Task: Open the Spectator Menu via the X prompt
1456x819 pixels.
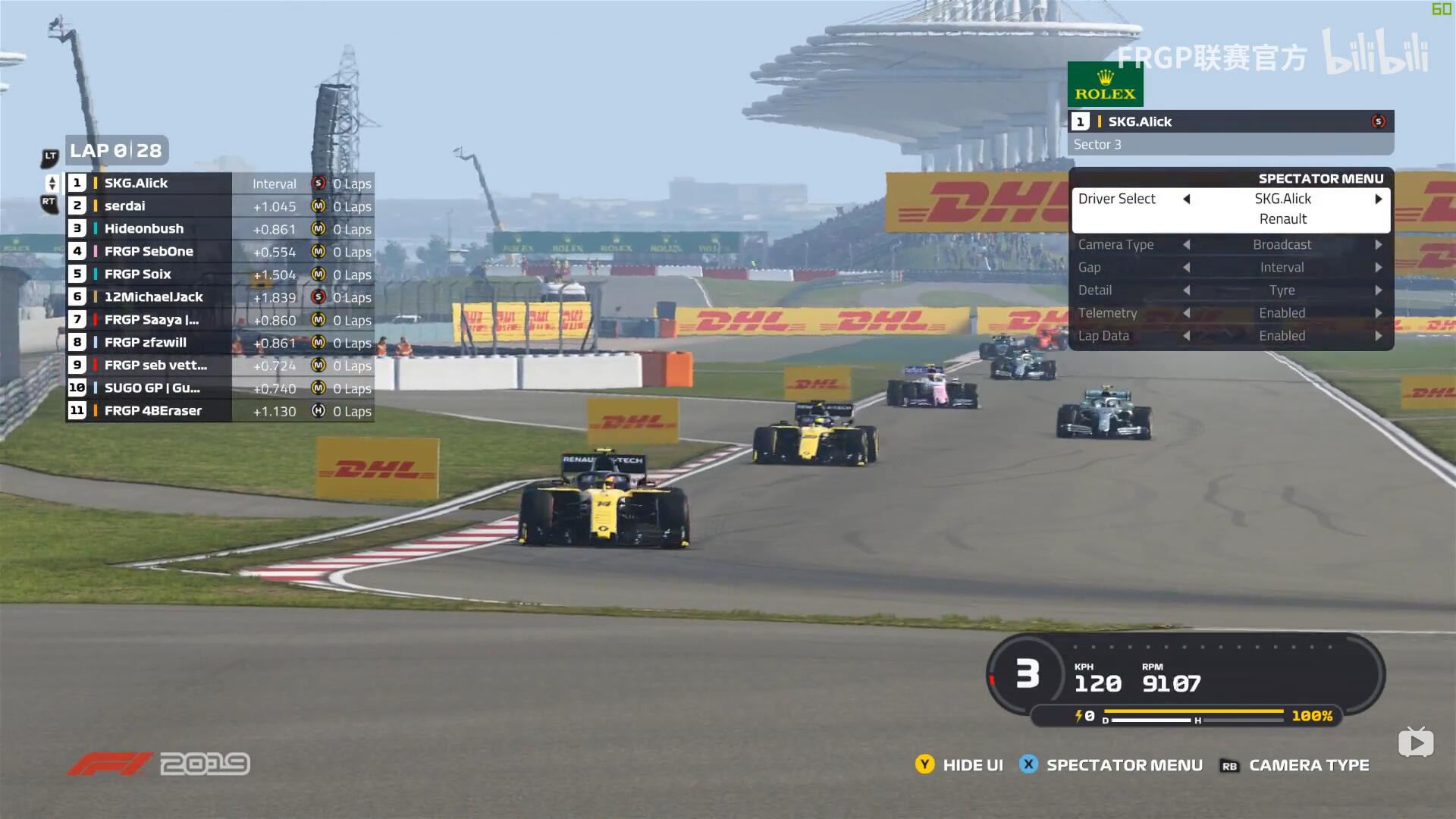Action: point(1029,765)
